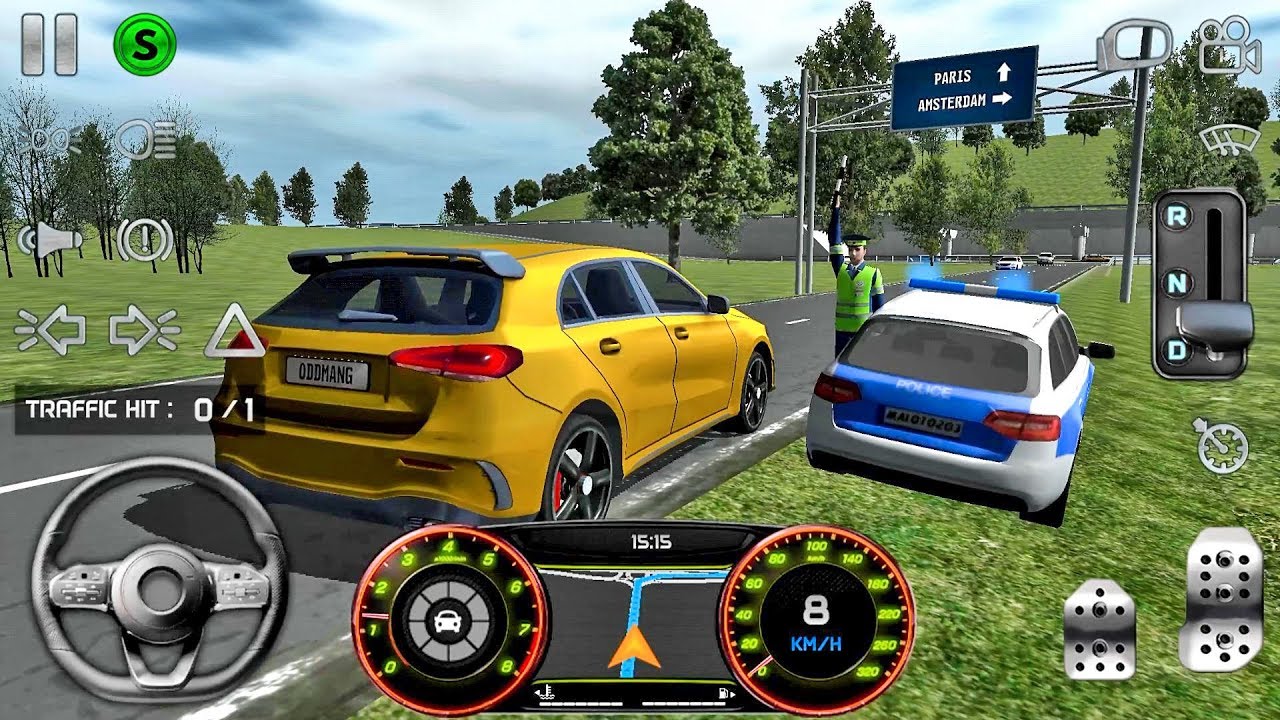Engage the parking brake indicator
This screenshot has height=720, width=1280.
[145, 239]
